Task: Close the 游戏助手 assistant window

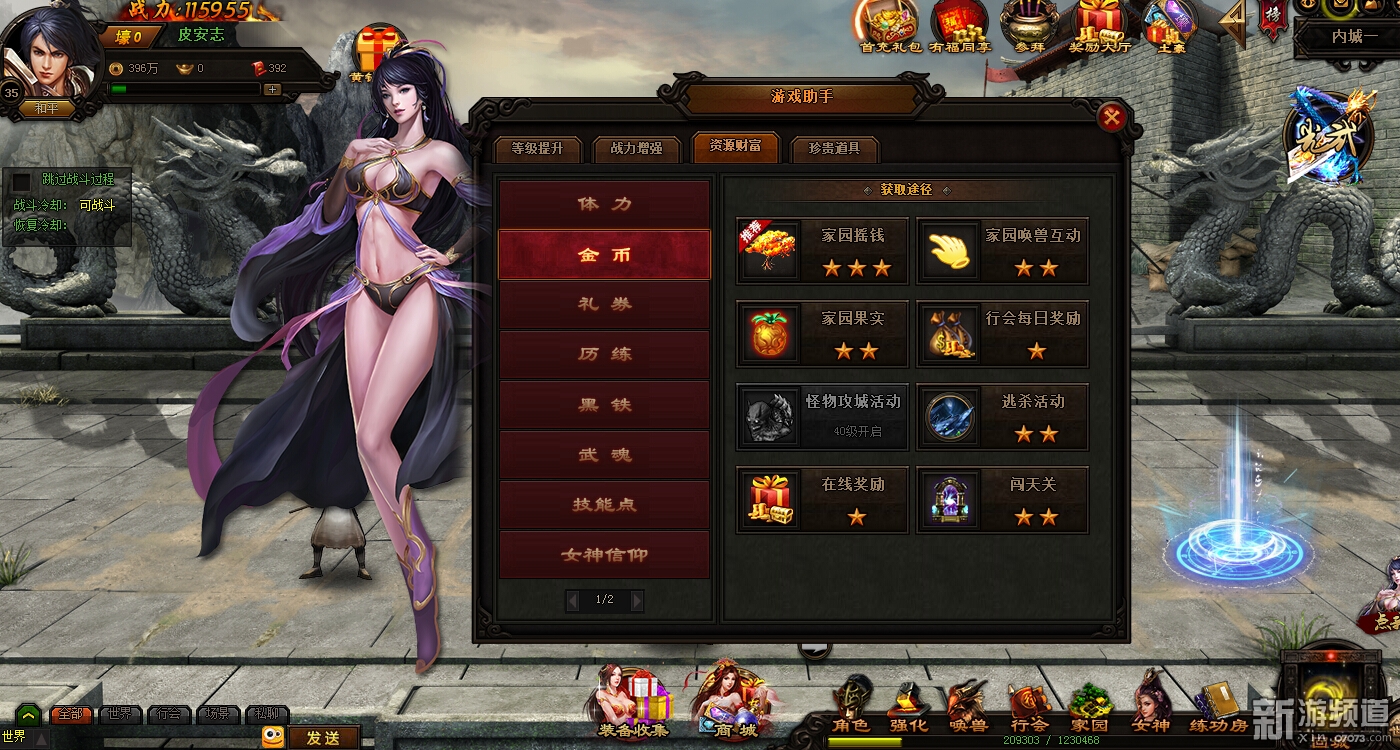Action: click(x=1111, y=118)
